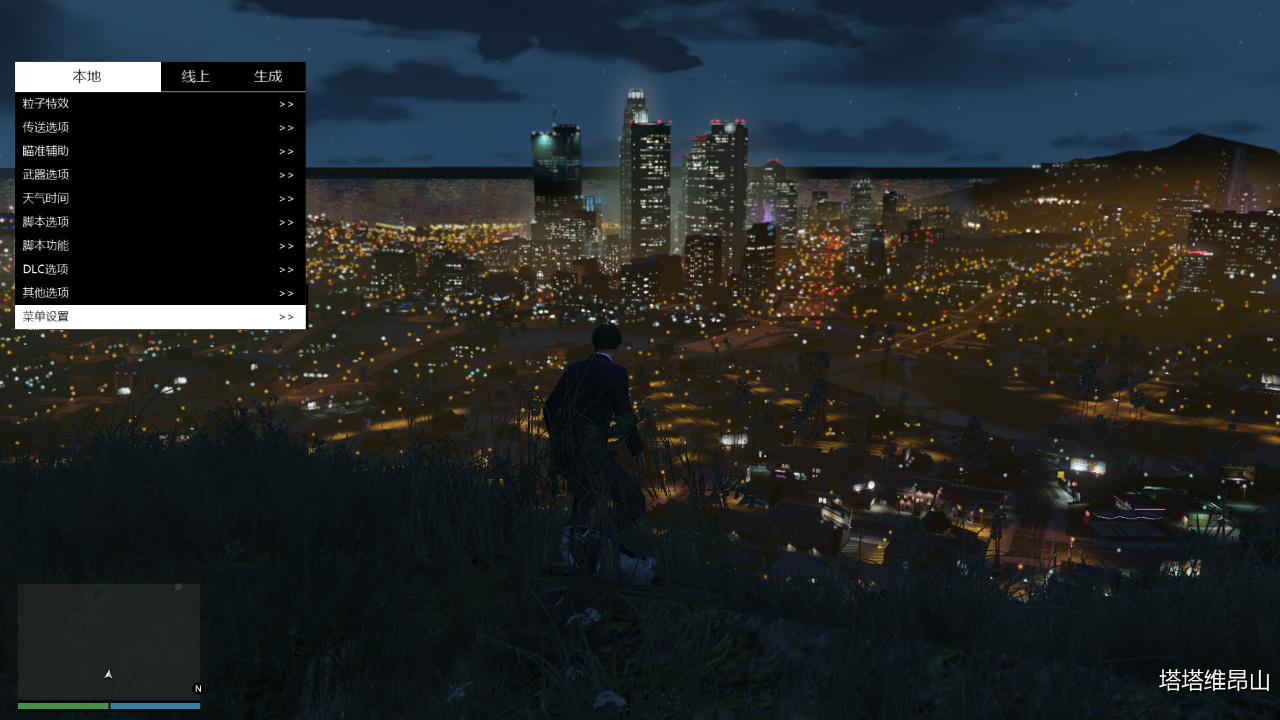
Task: Open 天气时间 weather and time menu
Action: click(x=160, y=199)
